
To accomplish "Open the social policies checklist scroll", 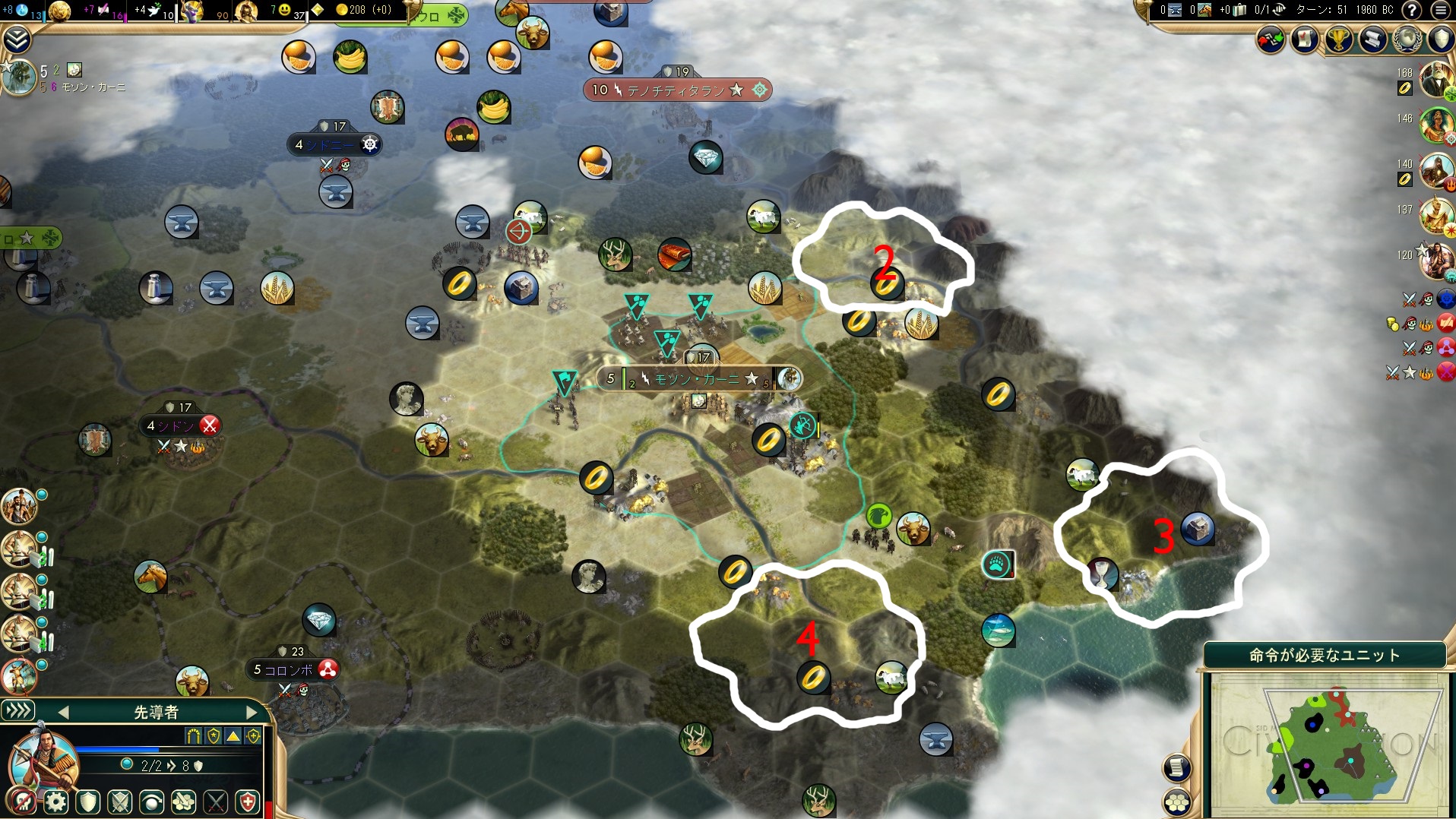I will pos(1306,40).
